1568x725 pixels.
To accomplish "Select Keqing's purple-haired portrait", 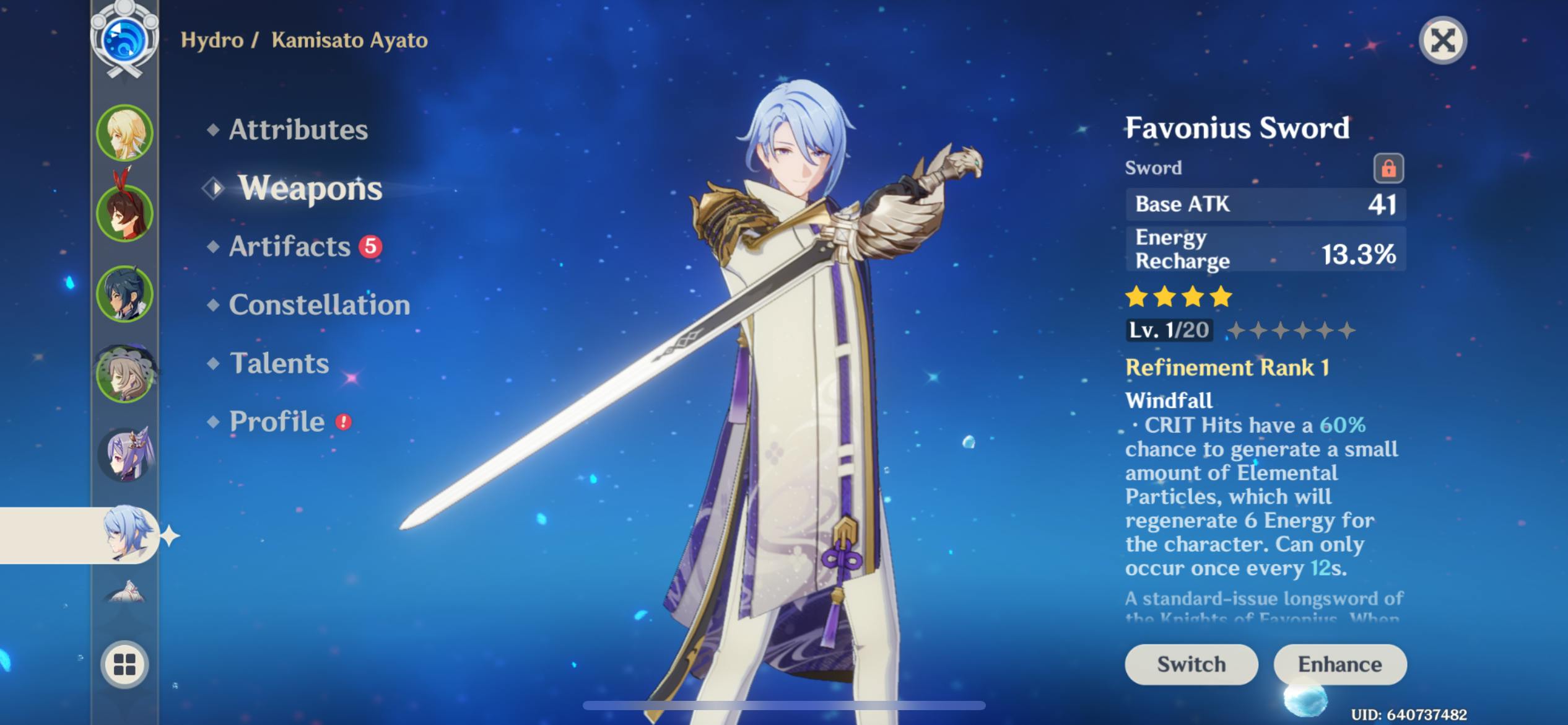I will pyautogui.click(x=124, y=455).
